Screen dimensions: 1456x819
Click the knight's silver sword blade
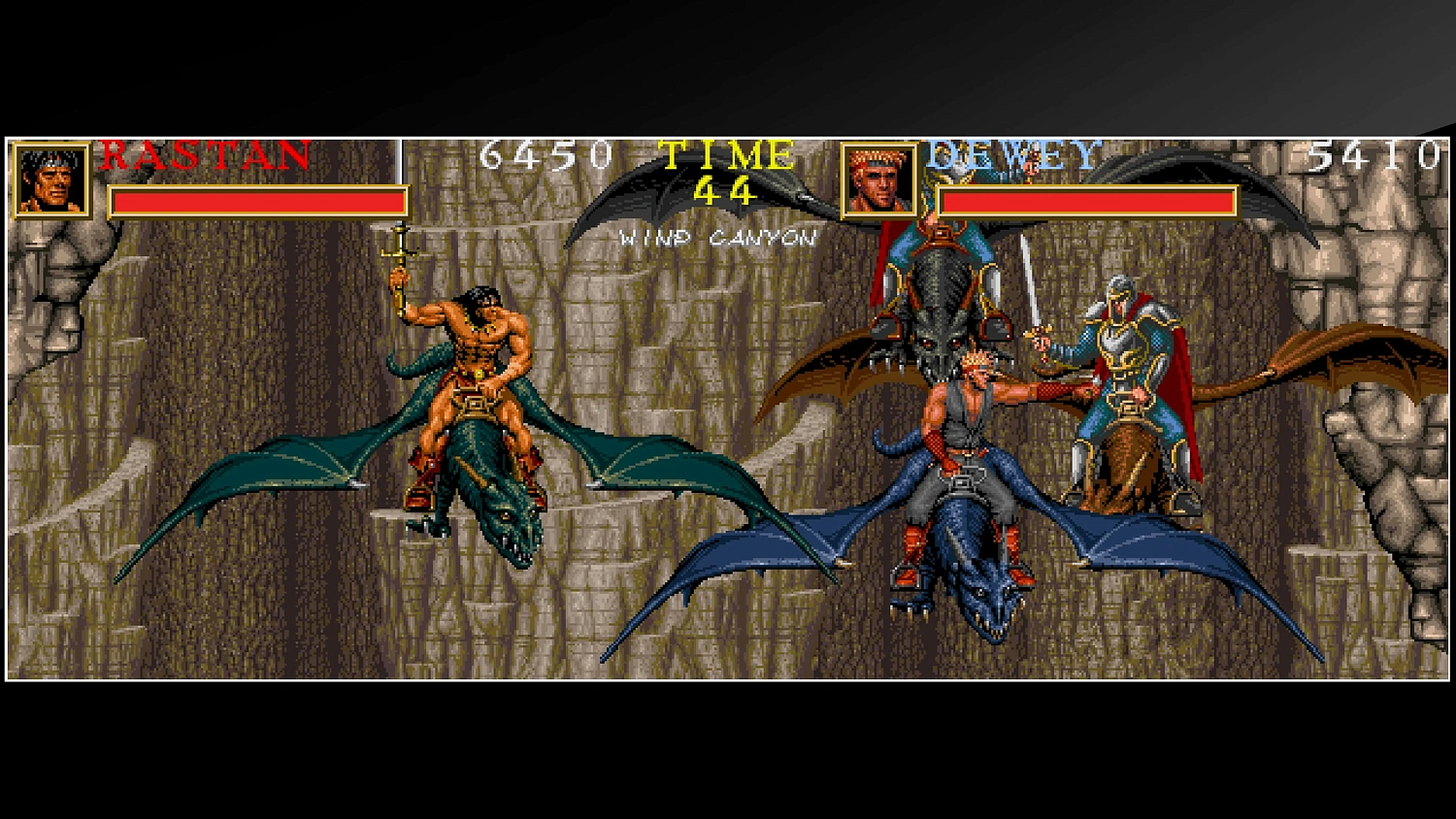1029,291
